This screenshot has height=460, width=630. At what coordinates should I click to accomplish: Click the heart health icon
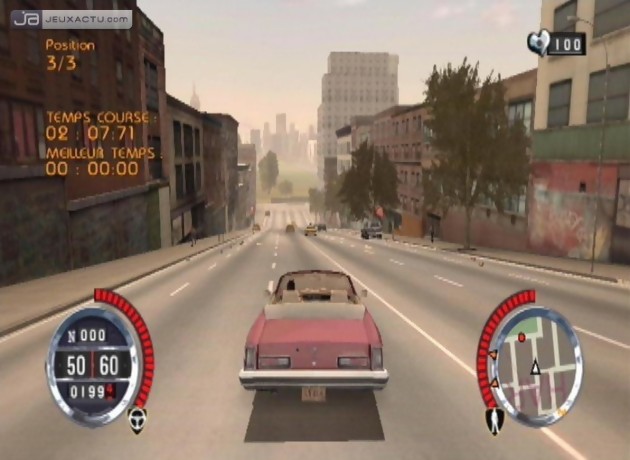tap(538, 43)
